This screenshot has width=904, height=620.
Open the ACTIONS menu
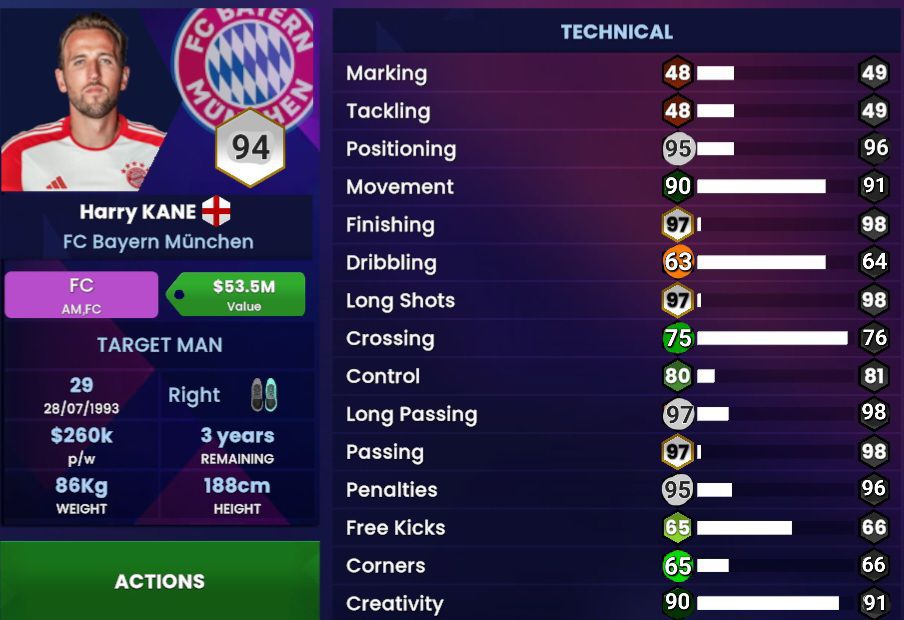pos(159,581)
